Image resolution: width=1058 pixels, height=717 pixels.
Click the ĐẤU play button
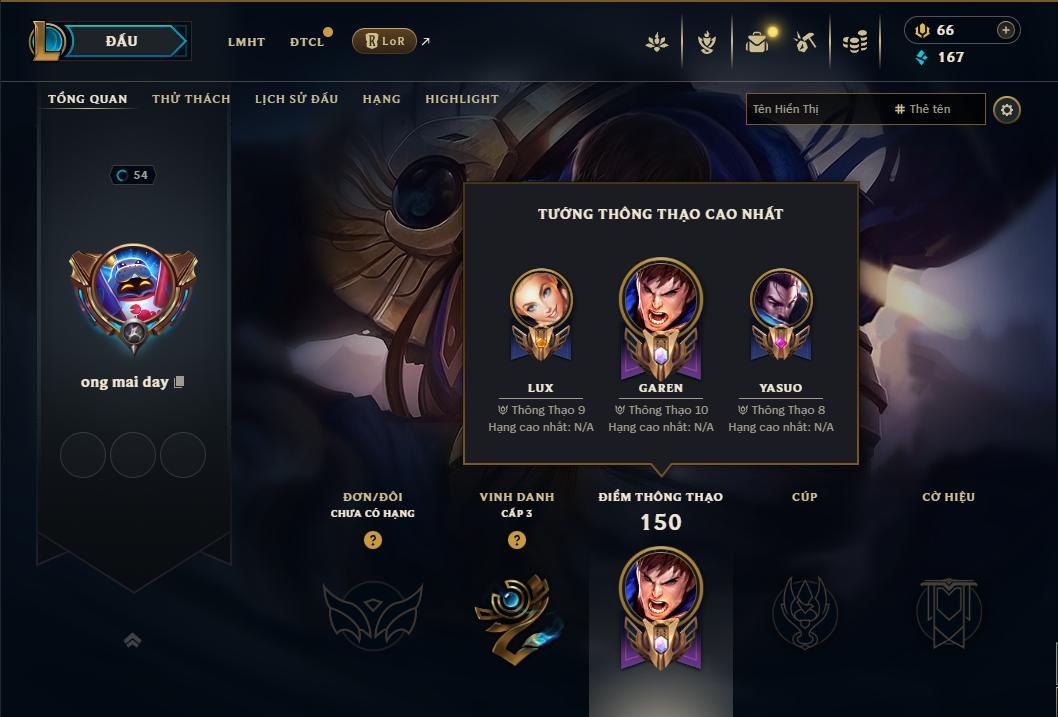pos(122,41)
